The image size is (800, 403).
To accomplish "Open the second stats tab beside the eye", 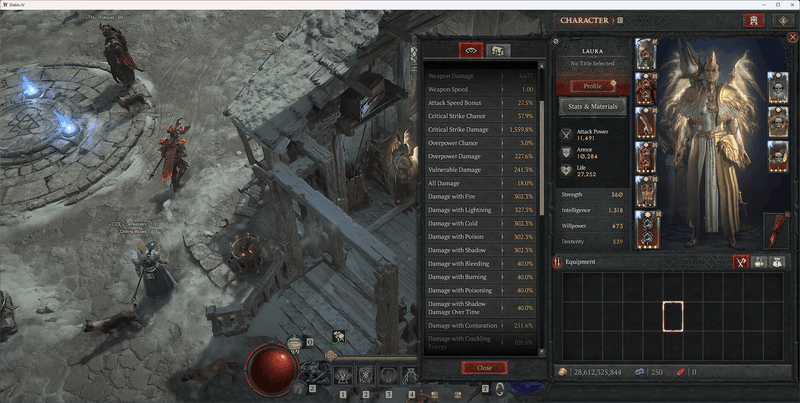I will (x=495, y=50).
